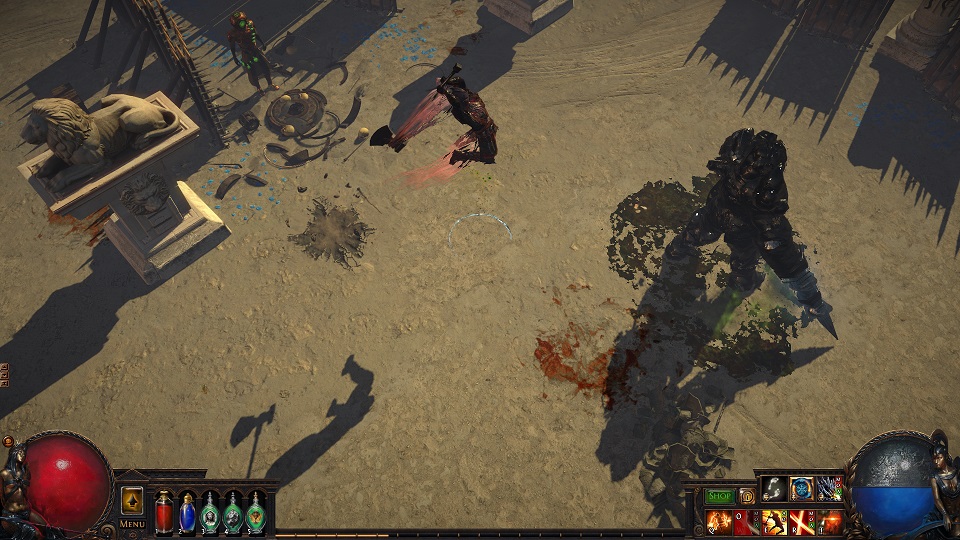Screen dimensions: 960x540
Task: Click the gold coin icon beside Shop
Action: click(x=746, y=496)
